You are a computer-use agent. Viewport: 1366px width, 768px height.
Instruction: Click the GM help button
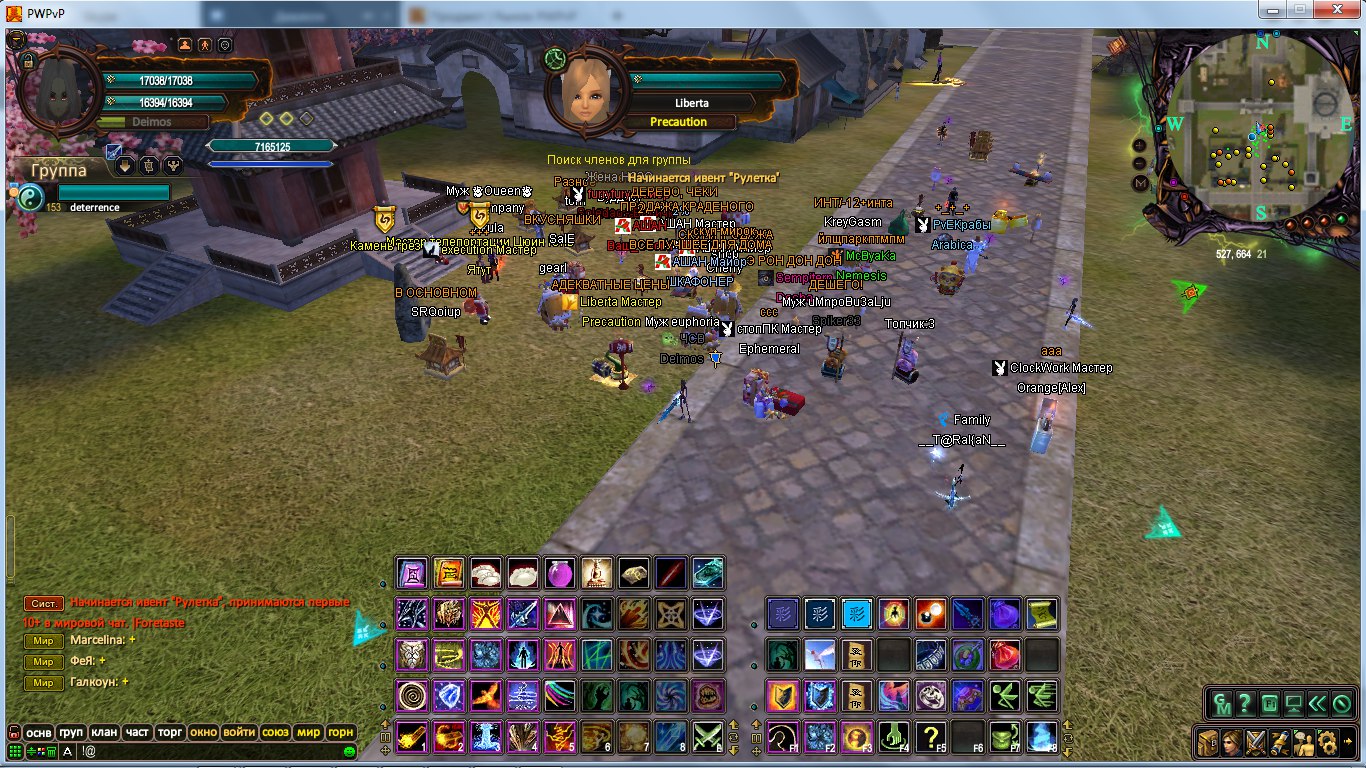1223,703
